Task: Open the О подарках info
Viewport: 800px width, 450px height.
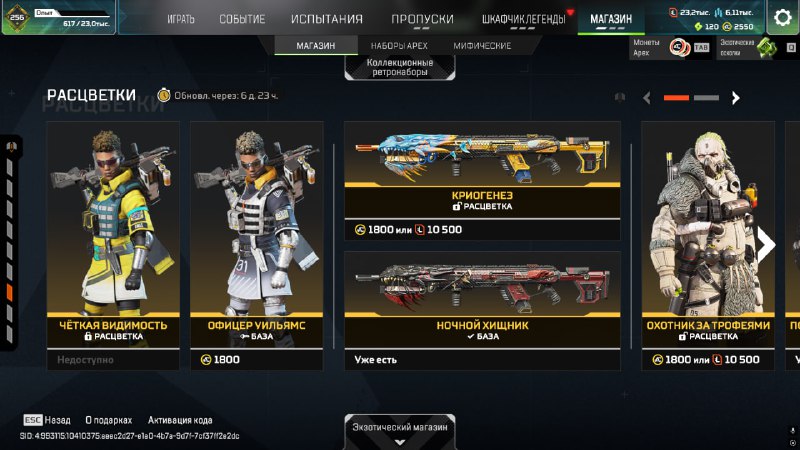Action: tap(108, 421)
